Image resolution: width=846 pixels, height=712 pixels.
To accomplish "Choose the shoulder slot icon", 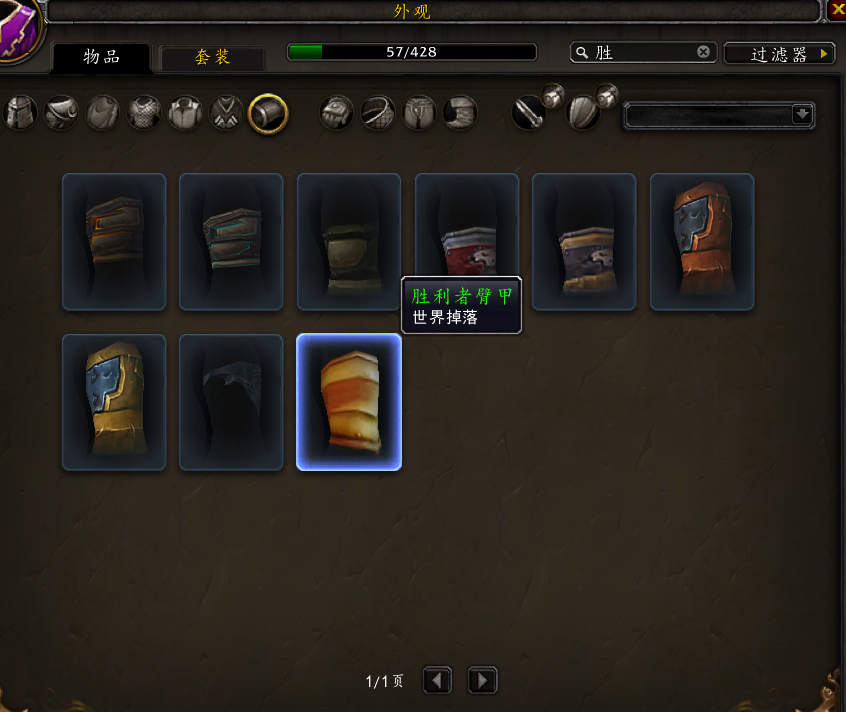I will 62,113.
